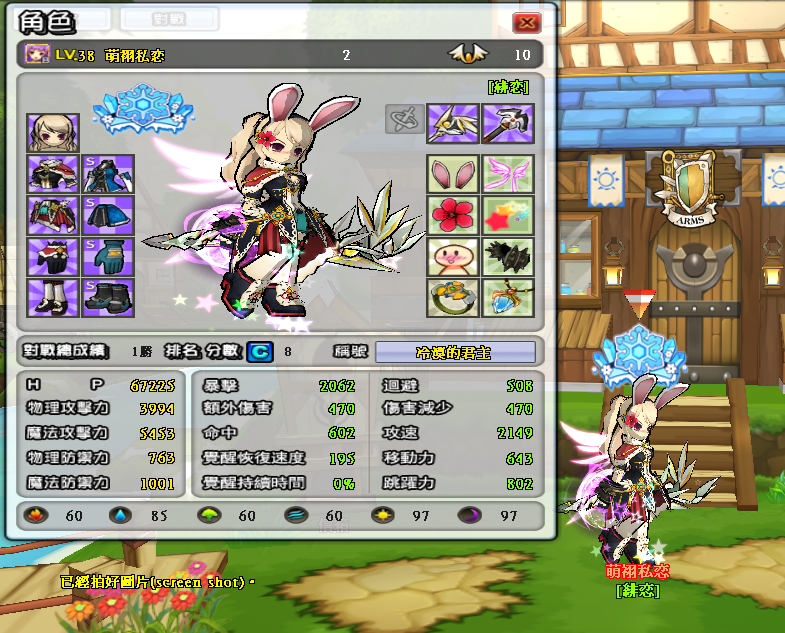Select the blue gem necklace slot
Screen dimensions: 785x633
pyautogui.click(x=508, y=298)
